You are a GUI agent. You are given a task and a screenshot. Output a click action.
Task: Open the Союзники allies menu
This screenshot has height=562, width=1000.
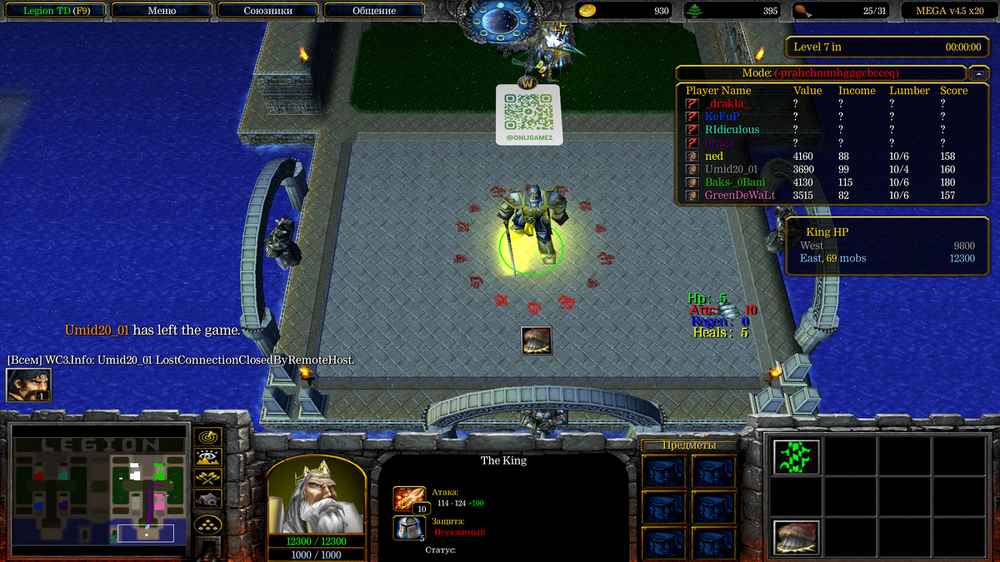pos(268,11)
